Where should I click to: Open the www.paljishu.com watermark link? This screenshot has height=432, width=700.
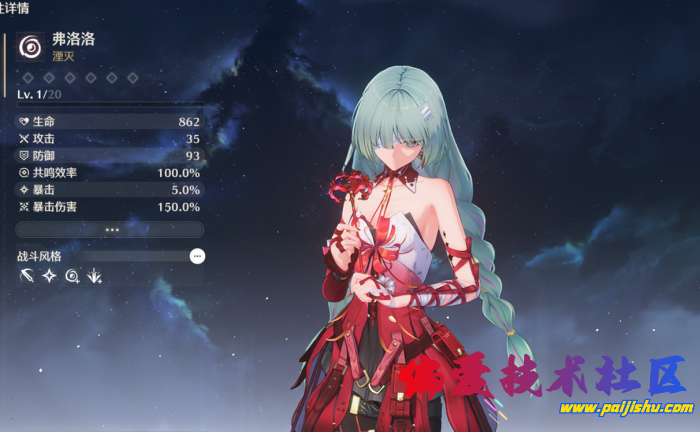coord(626,408)
